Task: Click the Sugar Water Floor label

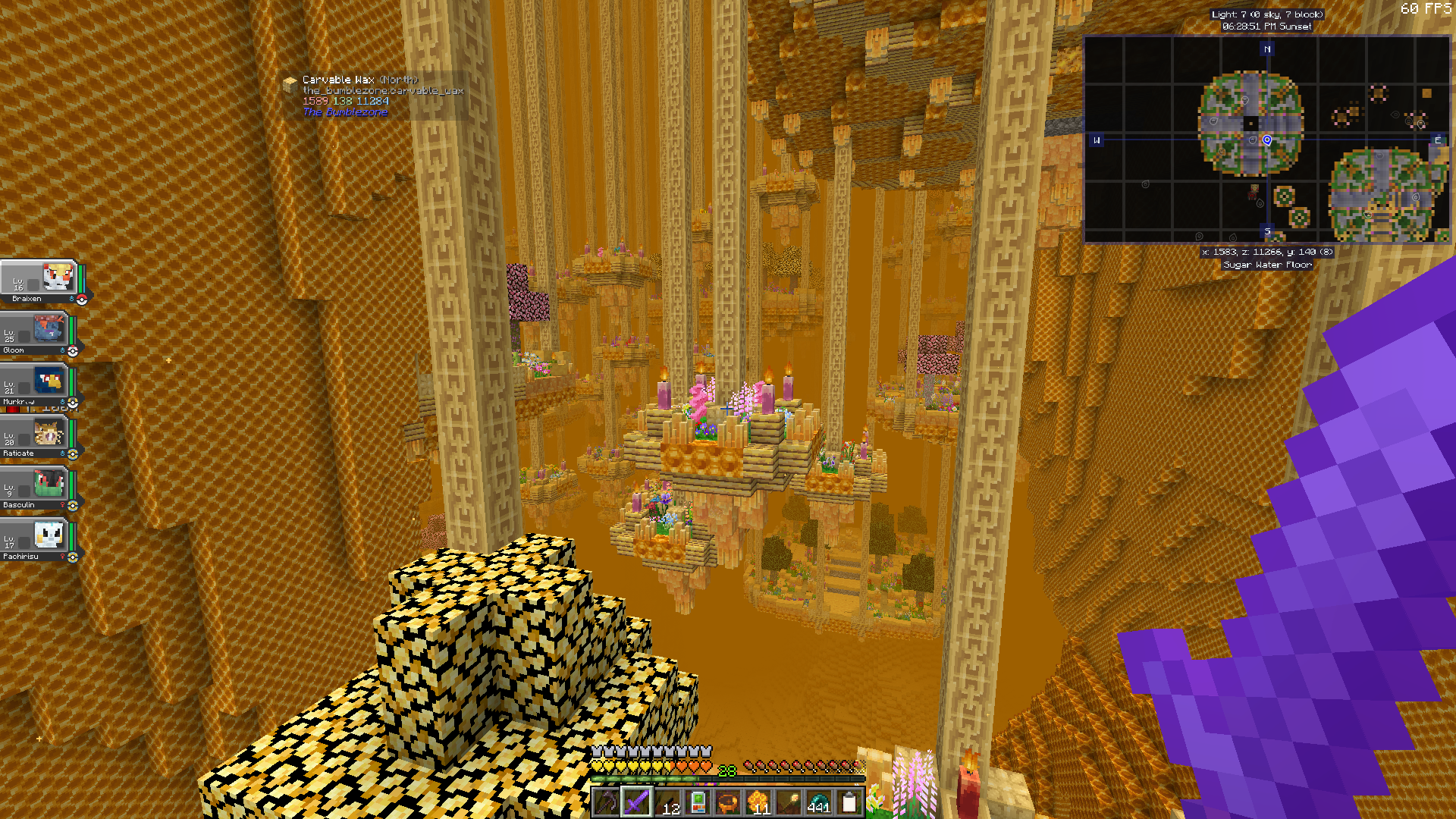Action: click(1267, 264)
